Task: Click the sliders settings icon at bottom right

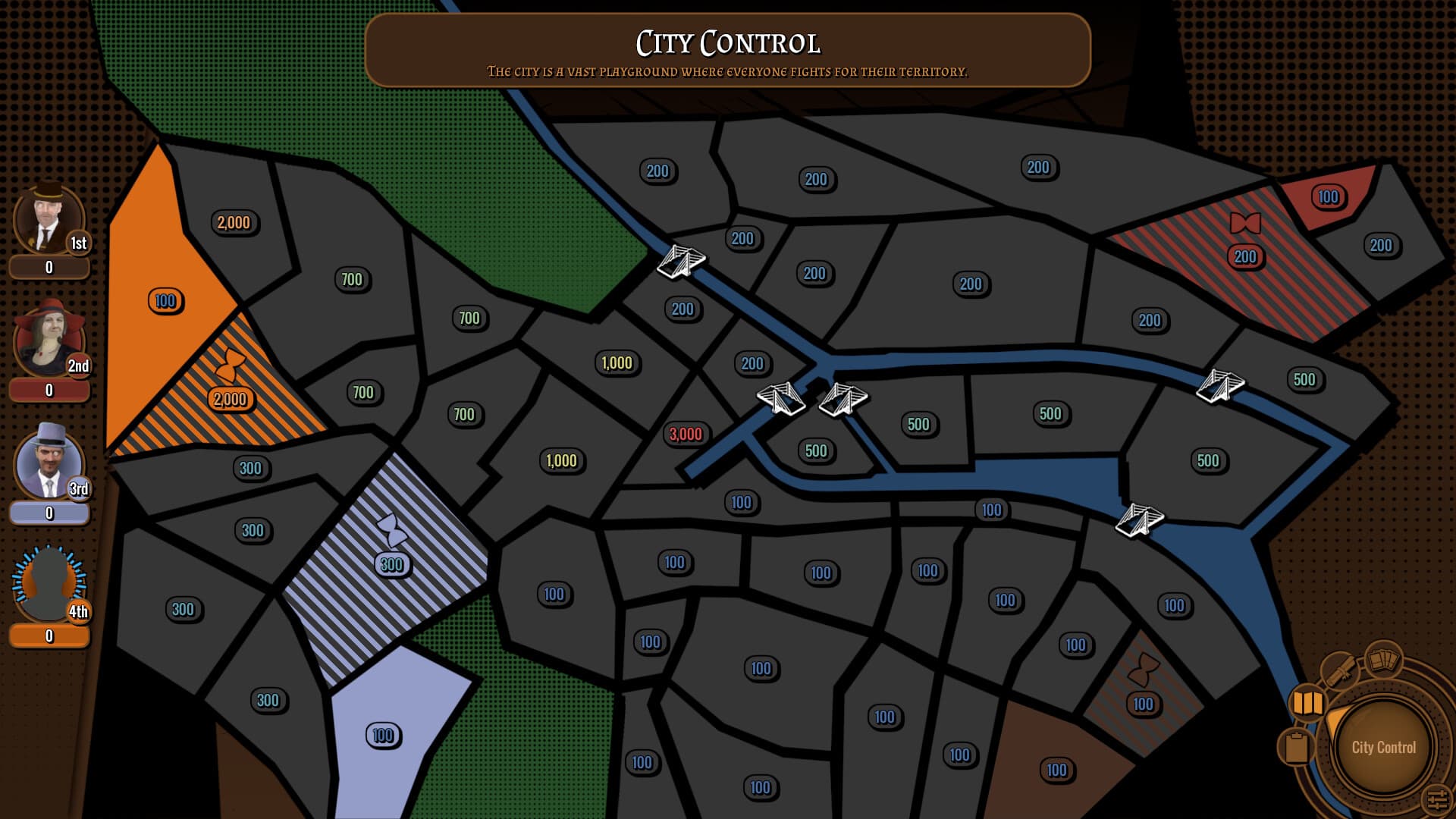Action: click(1437, 798)
